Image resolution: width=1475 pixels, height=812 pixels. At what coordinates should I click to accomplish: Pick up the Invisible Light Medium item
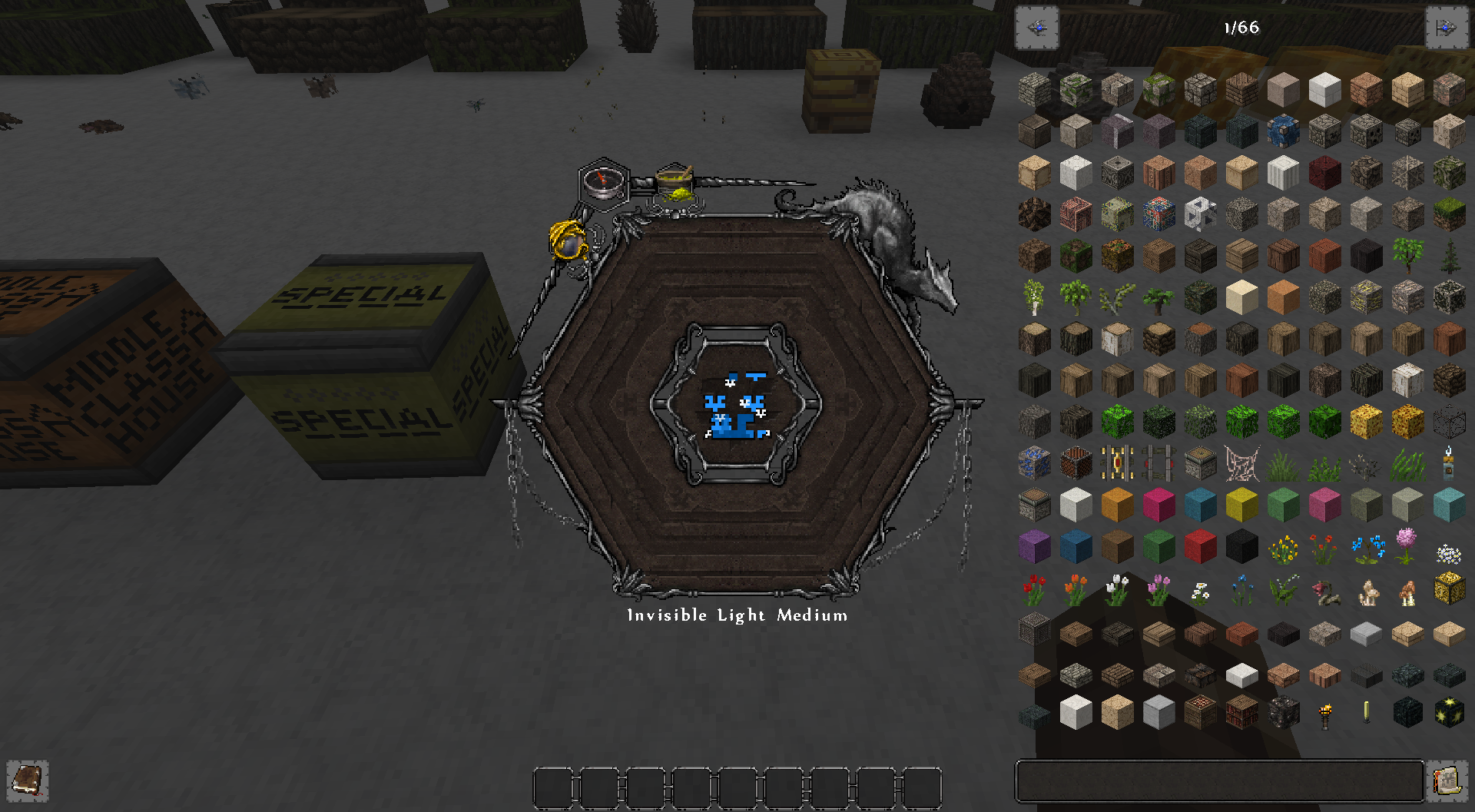(x=736, y=407)
